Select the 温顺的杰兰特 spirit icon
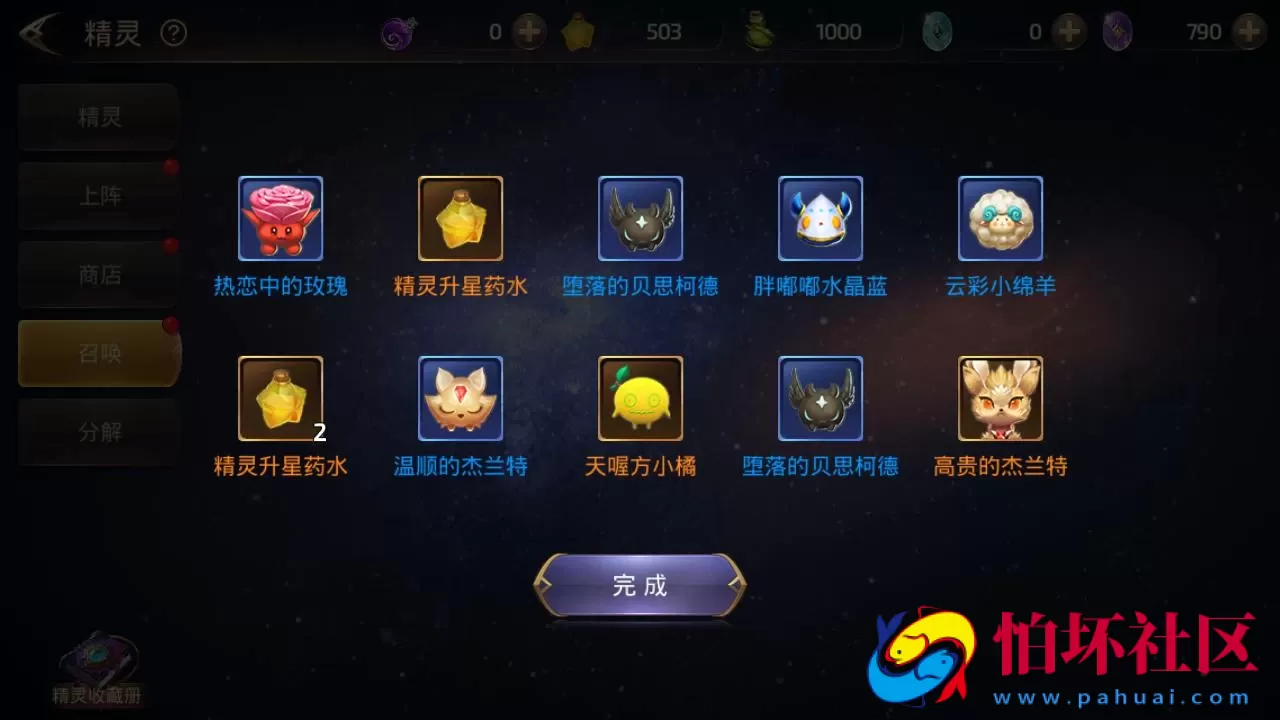Viewport: 1280px width, 720px height. pos(460,398)
